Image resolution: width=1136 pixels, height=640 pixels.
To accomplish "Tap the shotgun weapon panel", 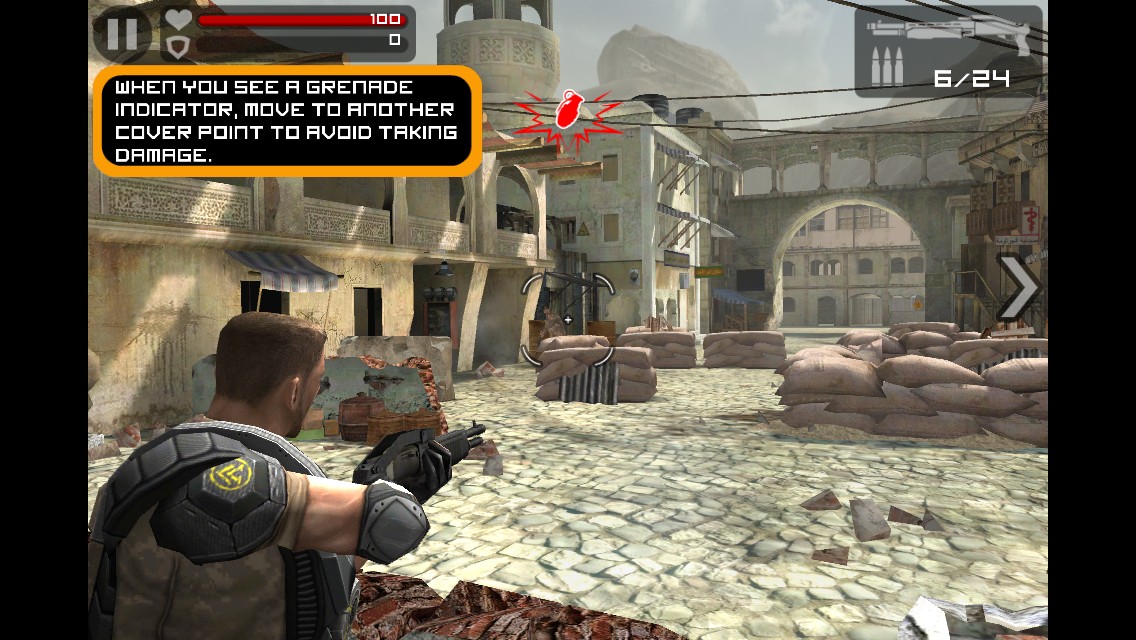I will (x=947, y=51).
